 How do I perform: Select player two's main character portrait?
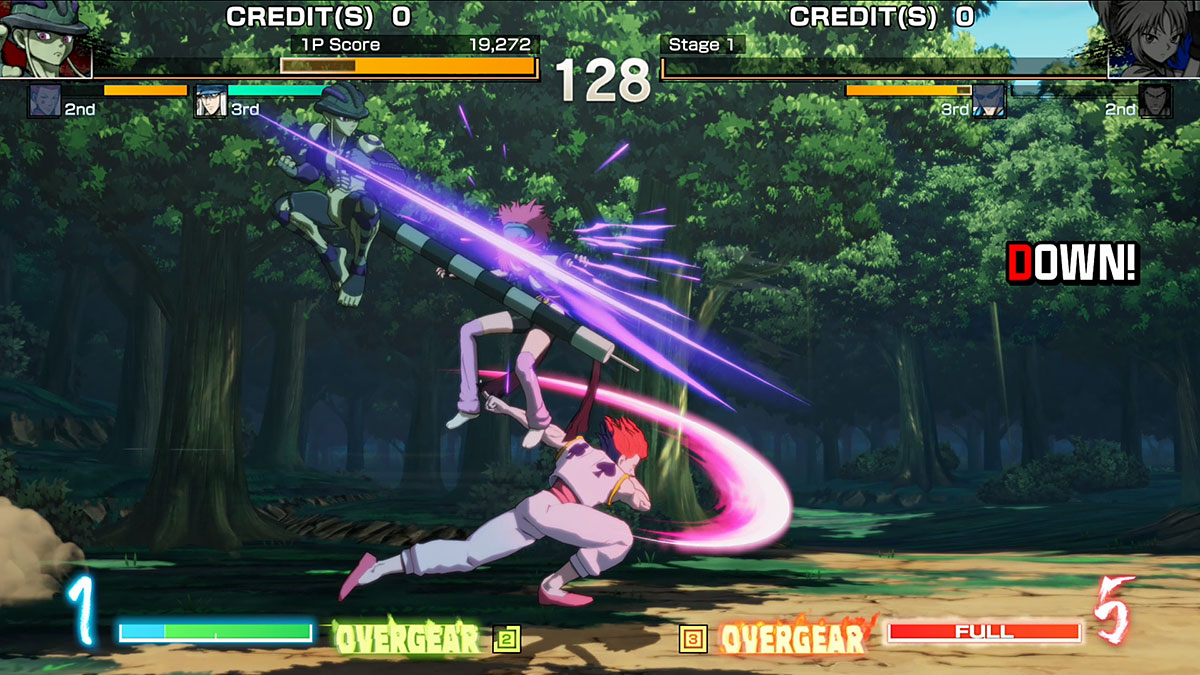coord(1153,40)
